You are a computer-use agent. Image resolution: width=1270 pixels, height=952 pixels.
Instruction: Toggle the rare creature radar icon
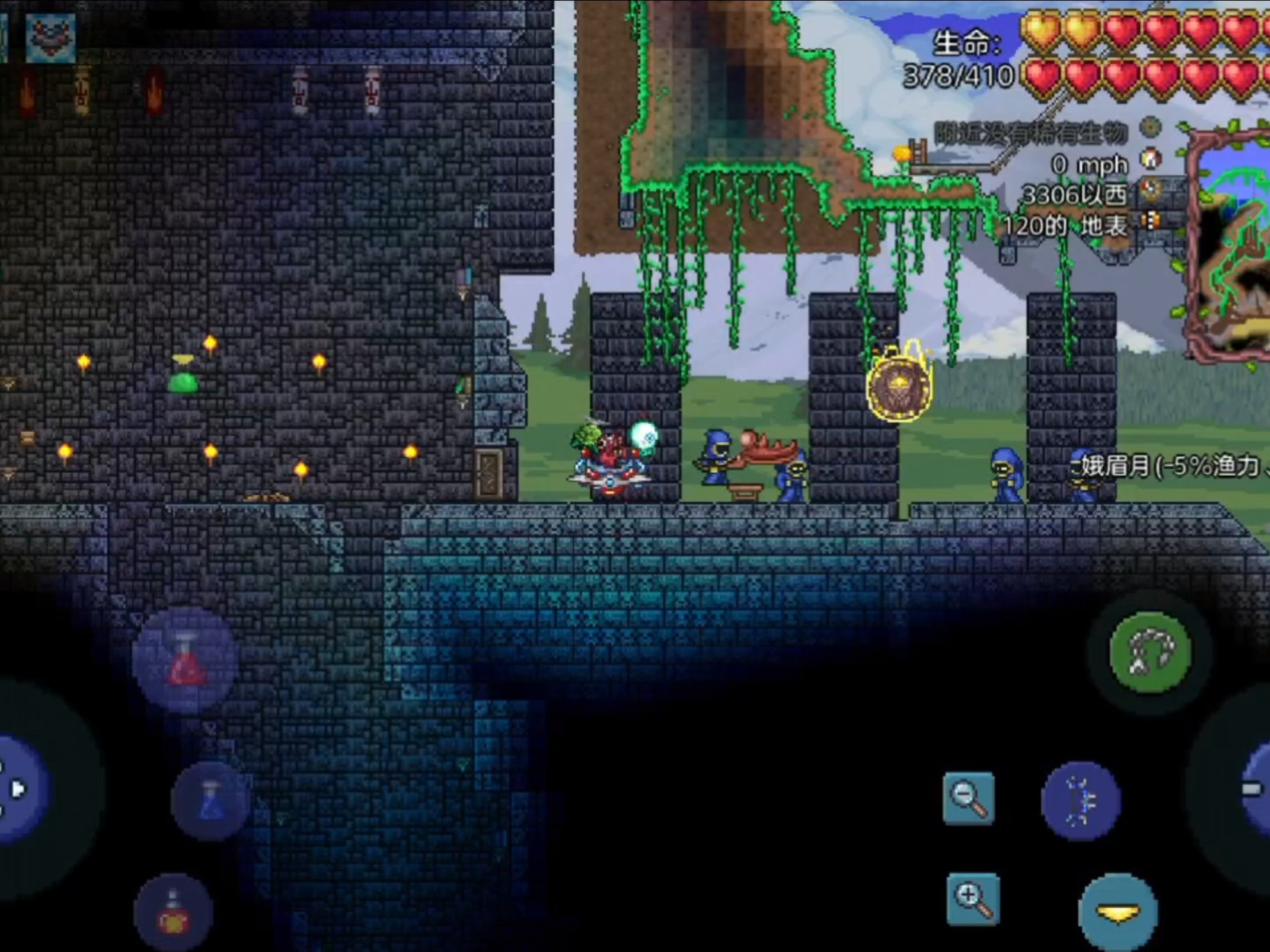click(1151, 127)
